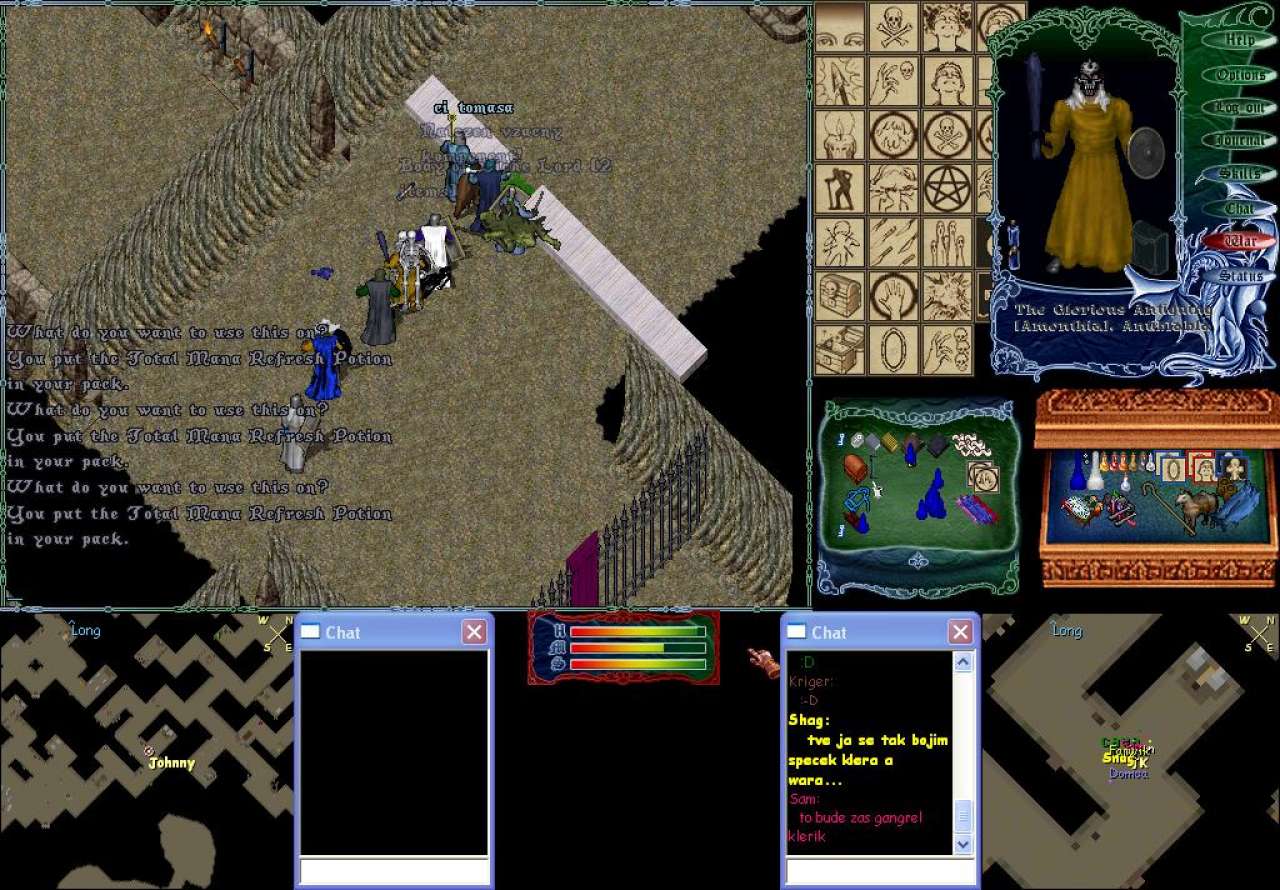Close the right Chat window with messages
1280x890 pixels.
(x=960, y=632)
